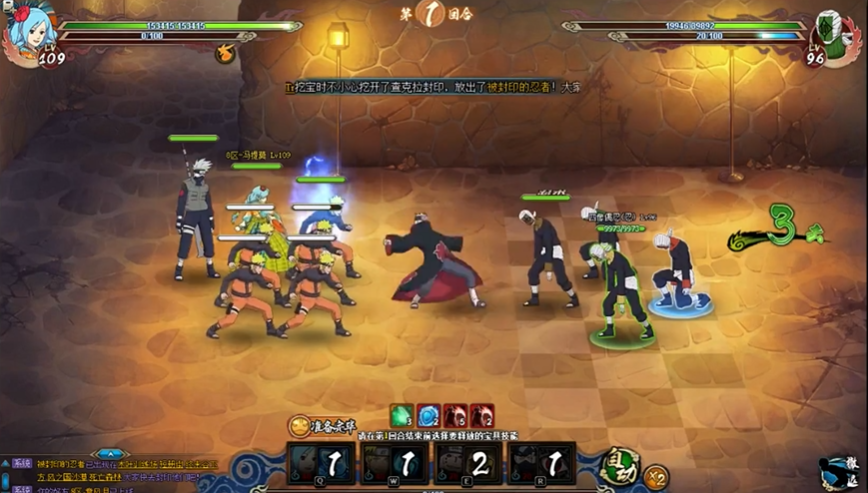Pick the blue orb treasure skill
This screenshot has width=868, height=493.
(429, 415)
